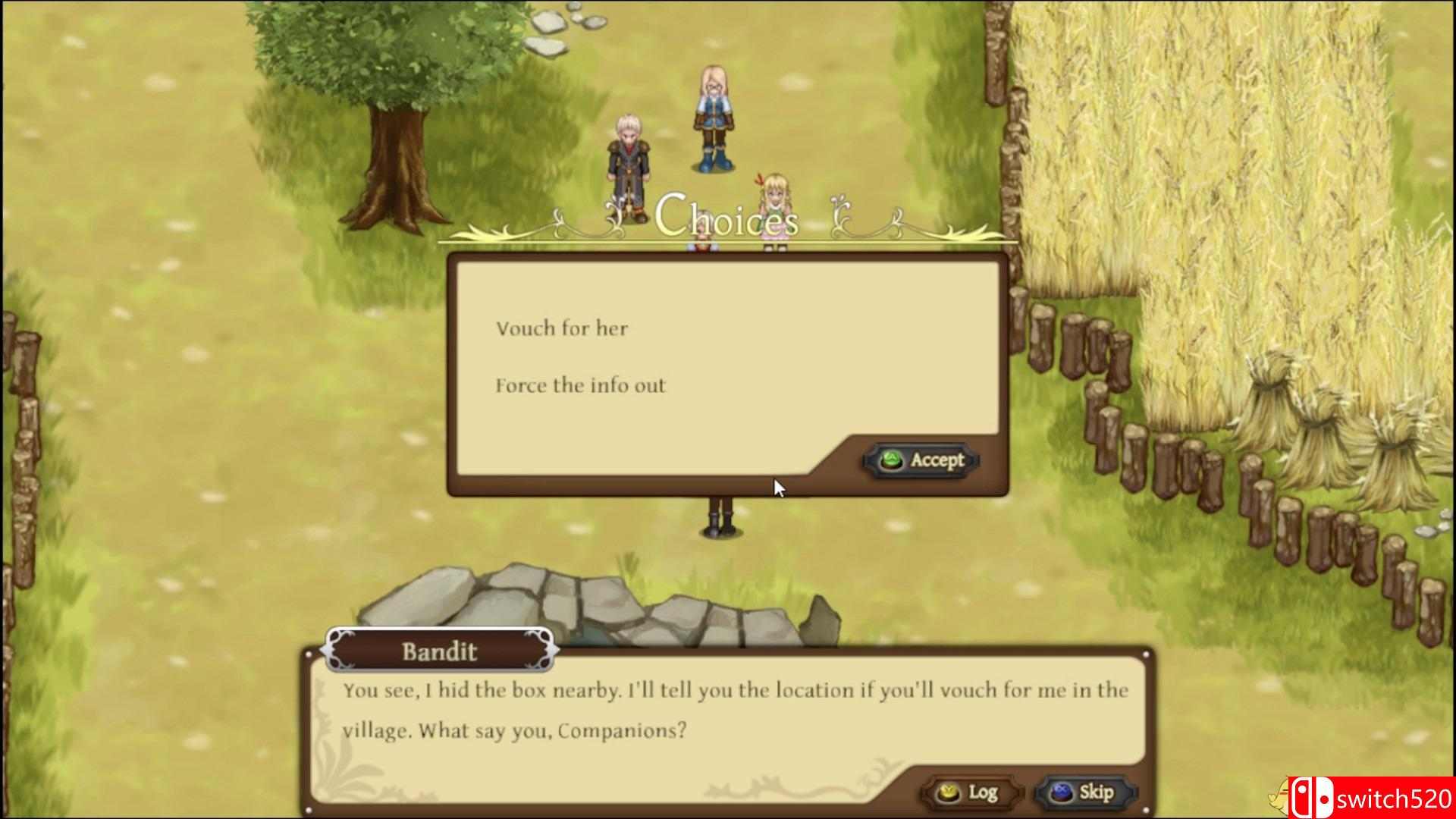Confirm the choice with Accept
The height and width of the screenshot is (819, 1456).
point(921,460)
